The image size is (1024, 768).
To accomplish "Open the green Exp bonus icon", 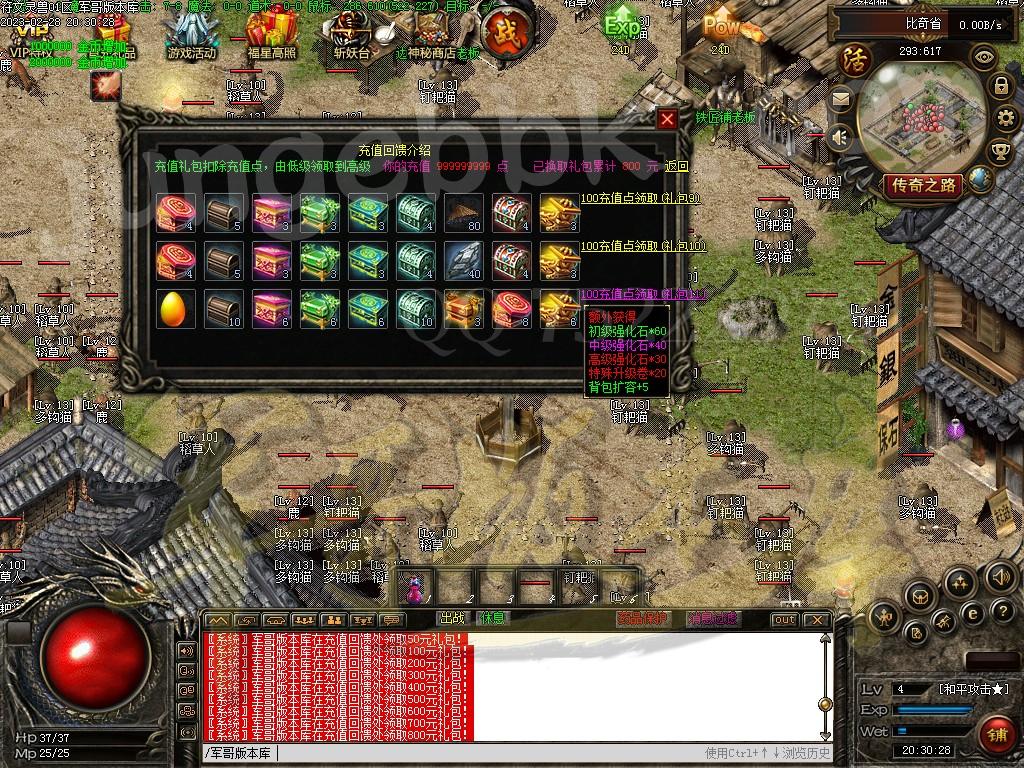I will (622, 25).
